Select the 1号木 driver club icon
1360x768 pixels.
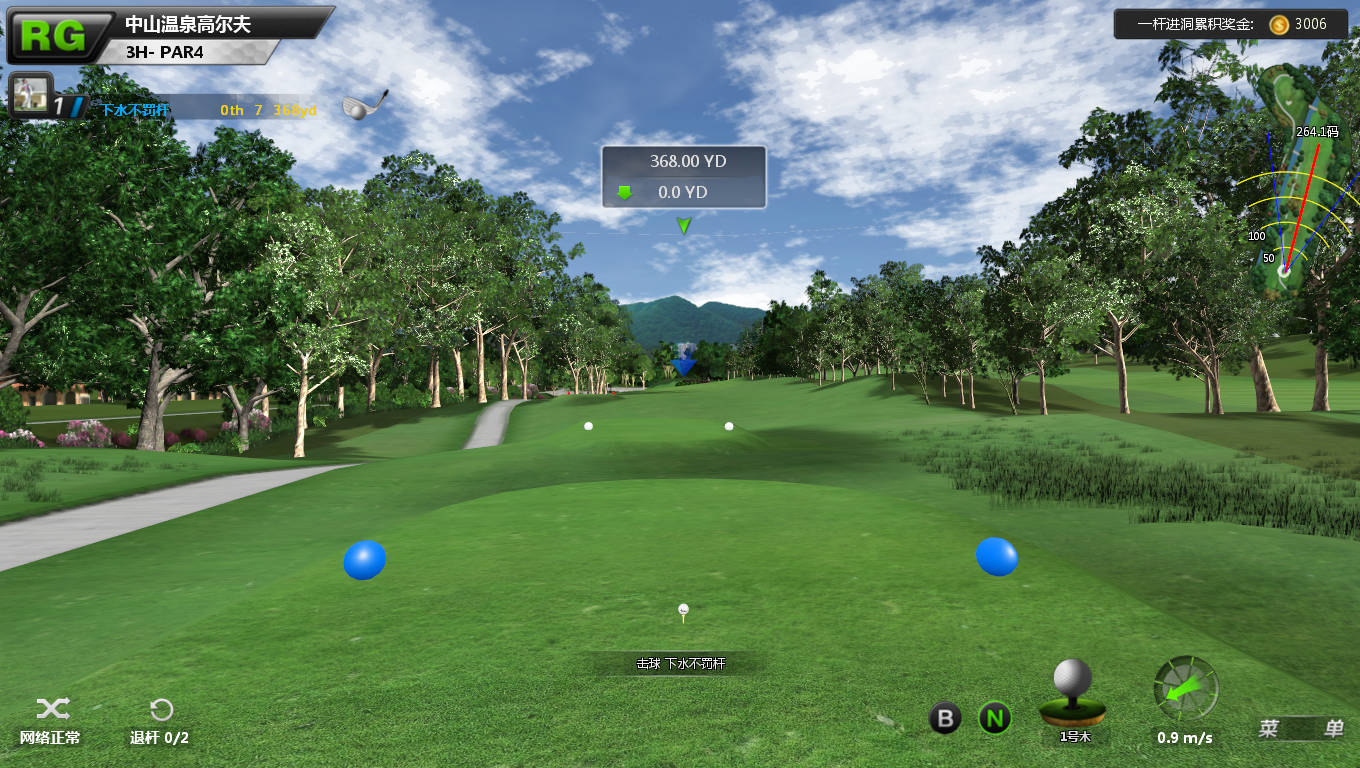pos(1073,693)
